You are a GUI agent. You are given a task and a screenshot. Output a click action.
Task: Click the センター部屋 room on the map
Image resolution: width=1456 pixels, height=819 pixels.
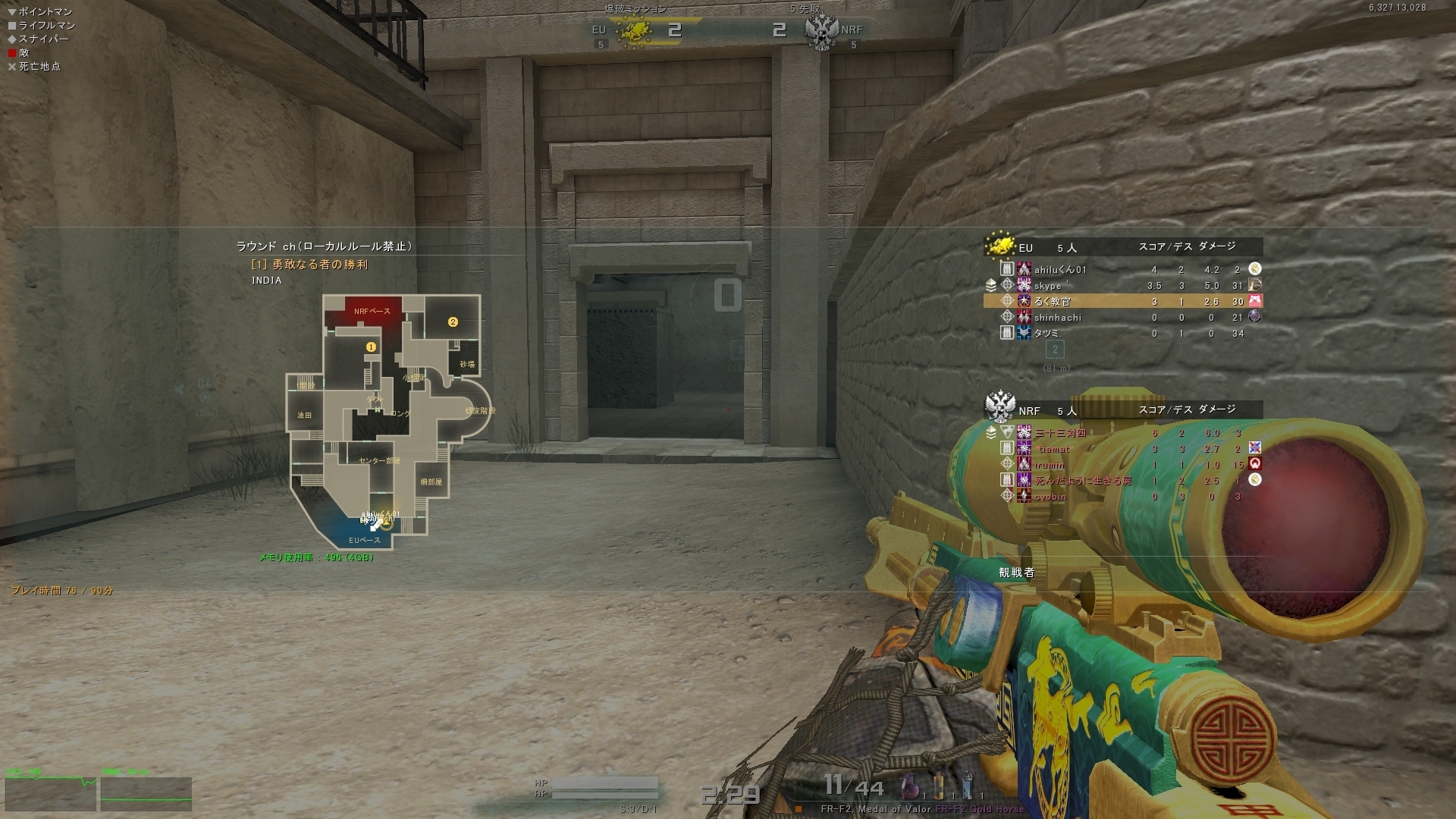(379, 460)
